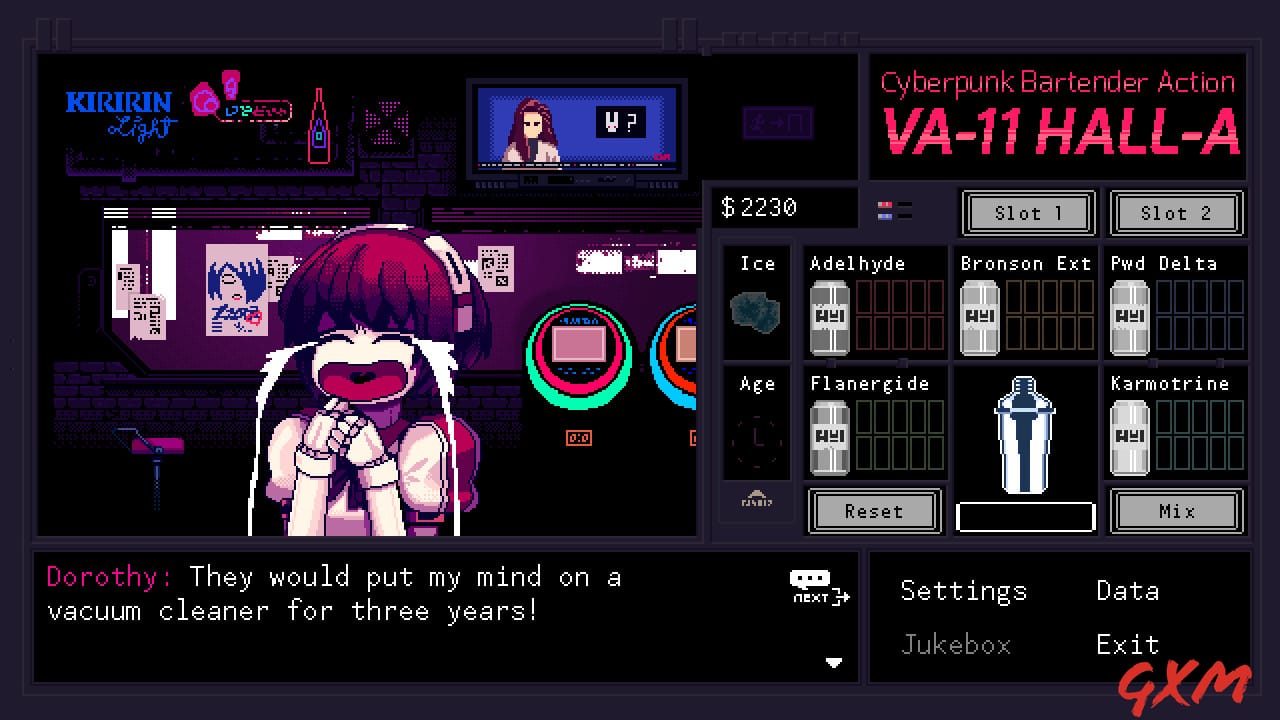
Task: Switch to Slot 1
Action: [x=1028, y=213]
